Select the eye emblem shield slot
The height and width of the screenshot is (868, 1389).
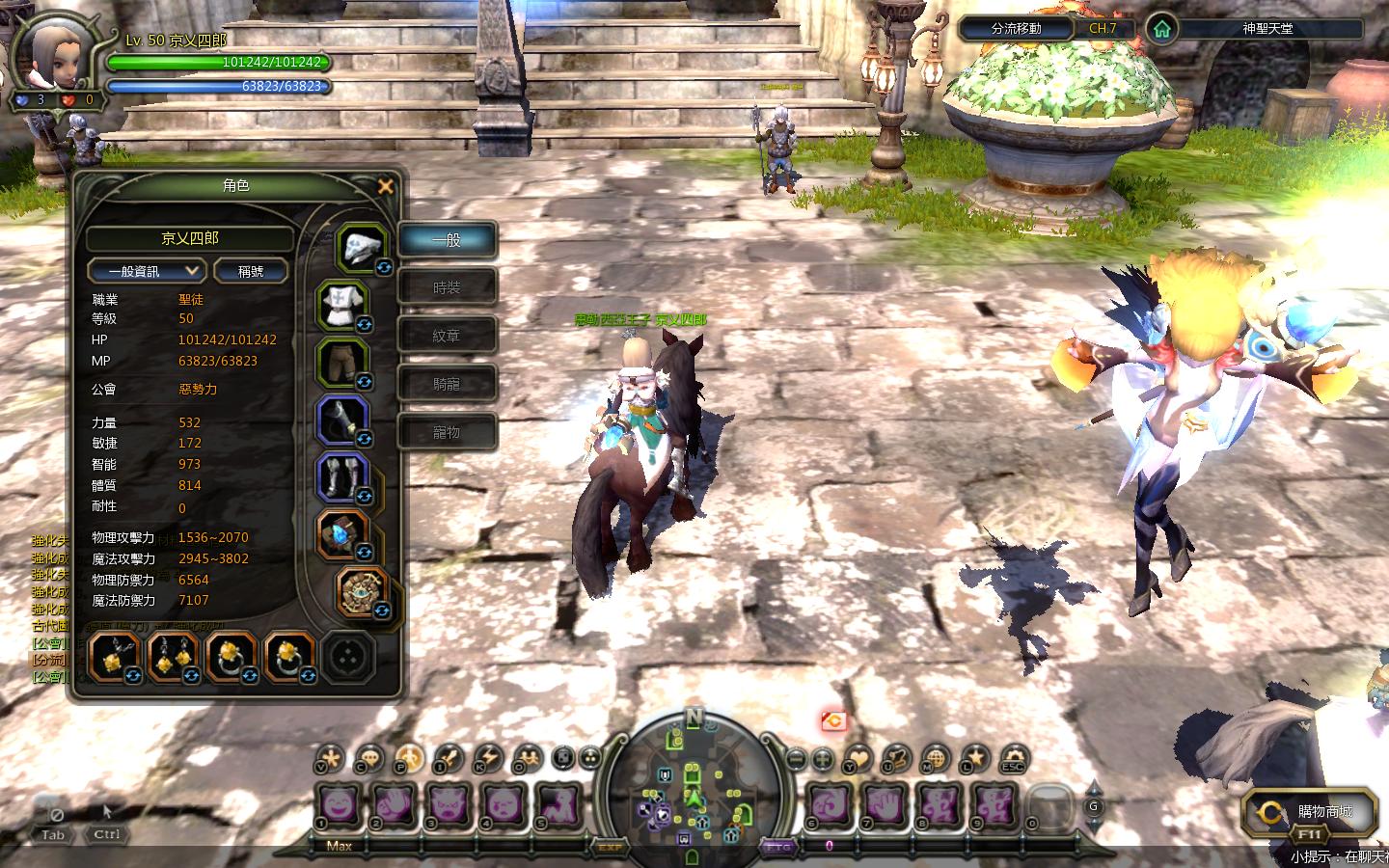(363, 590)
